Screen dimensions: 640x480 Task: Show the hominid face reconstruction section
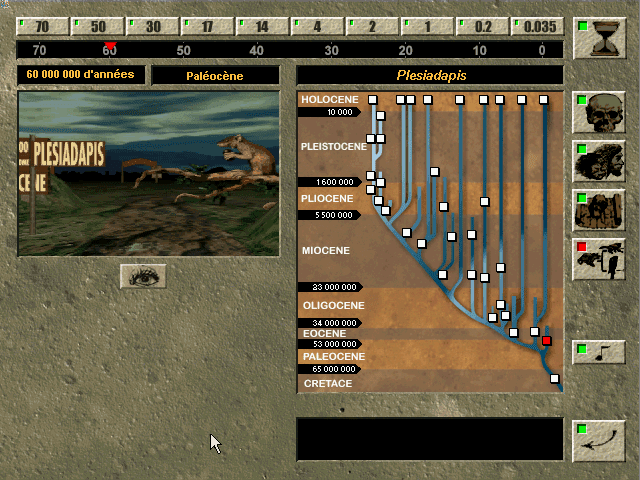click(599, 160)
